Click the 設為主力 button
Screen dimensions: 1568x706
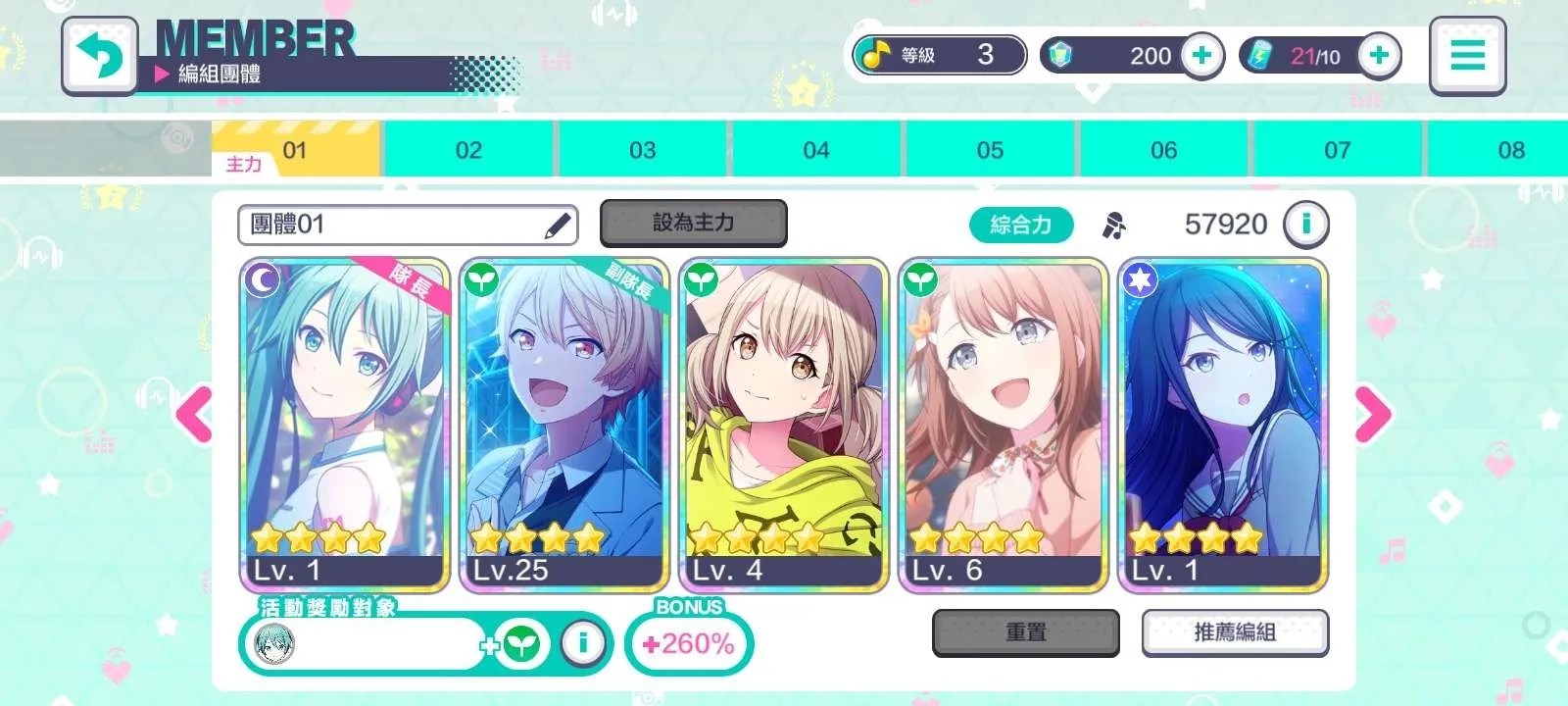pos(693,224)
